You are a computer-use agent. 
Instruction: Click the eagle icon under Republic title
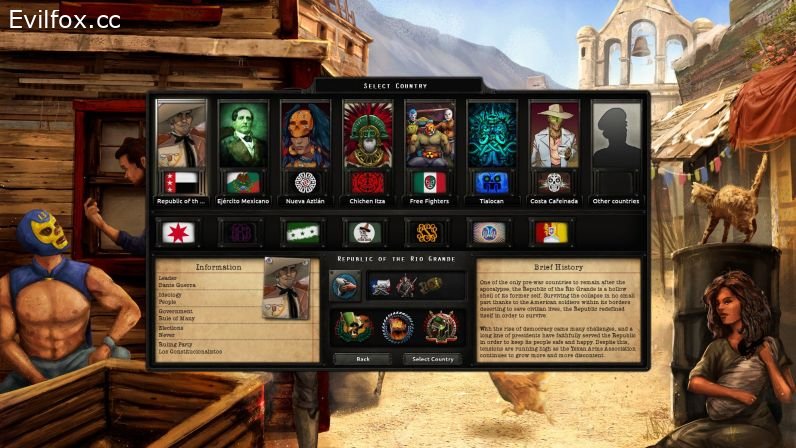(x=346, y=286)
